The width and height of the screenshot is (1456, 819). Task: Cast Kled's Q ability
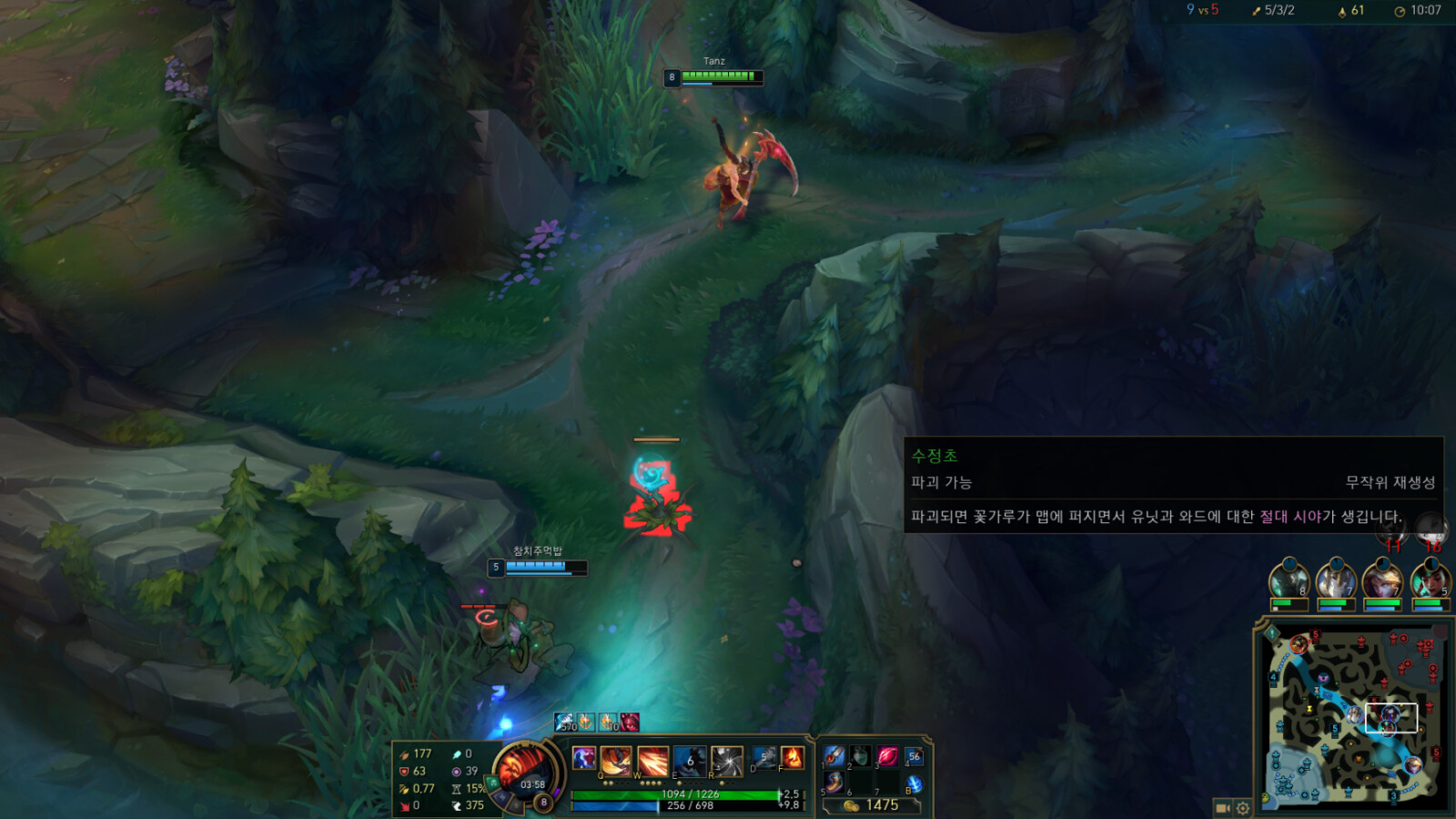pos(614,761)
